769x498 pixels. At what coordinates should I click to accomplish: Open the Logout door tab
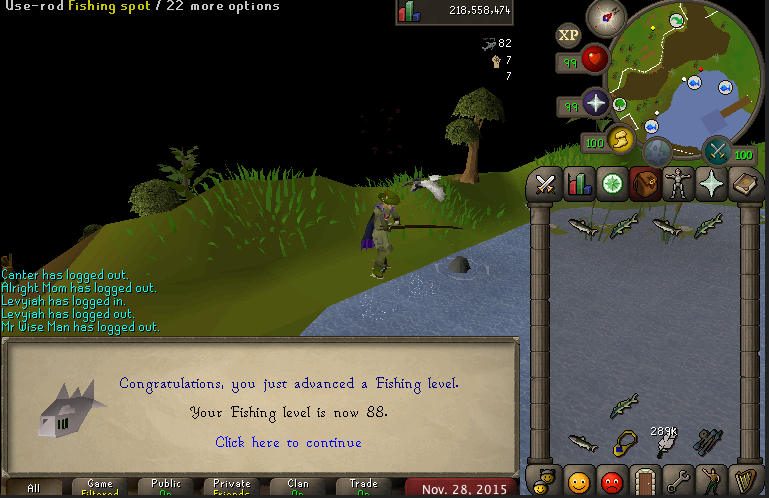pos(644,480)
